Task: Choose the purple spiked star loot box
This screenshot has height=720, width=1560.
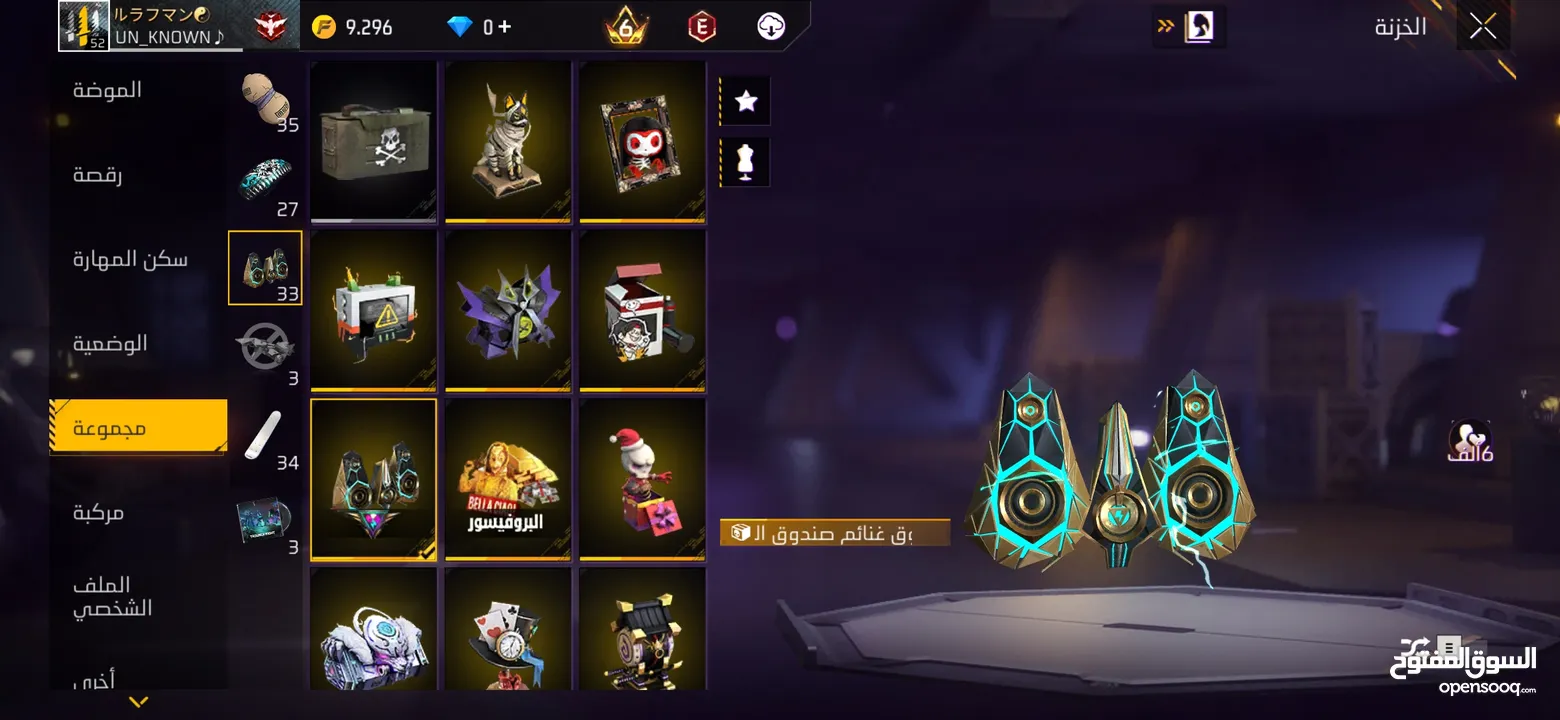Action: [x=508, y=310]
